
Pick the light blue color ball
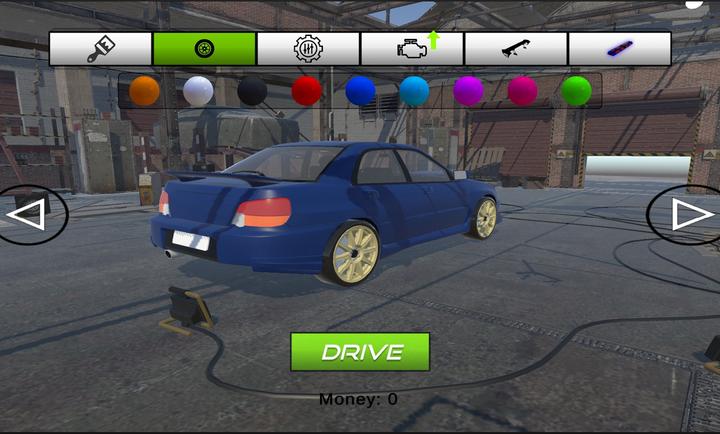pos(414,91)
